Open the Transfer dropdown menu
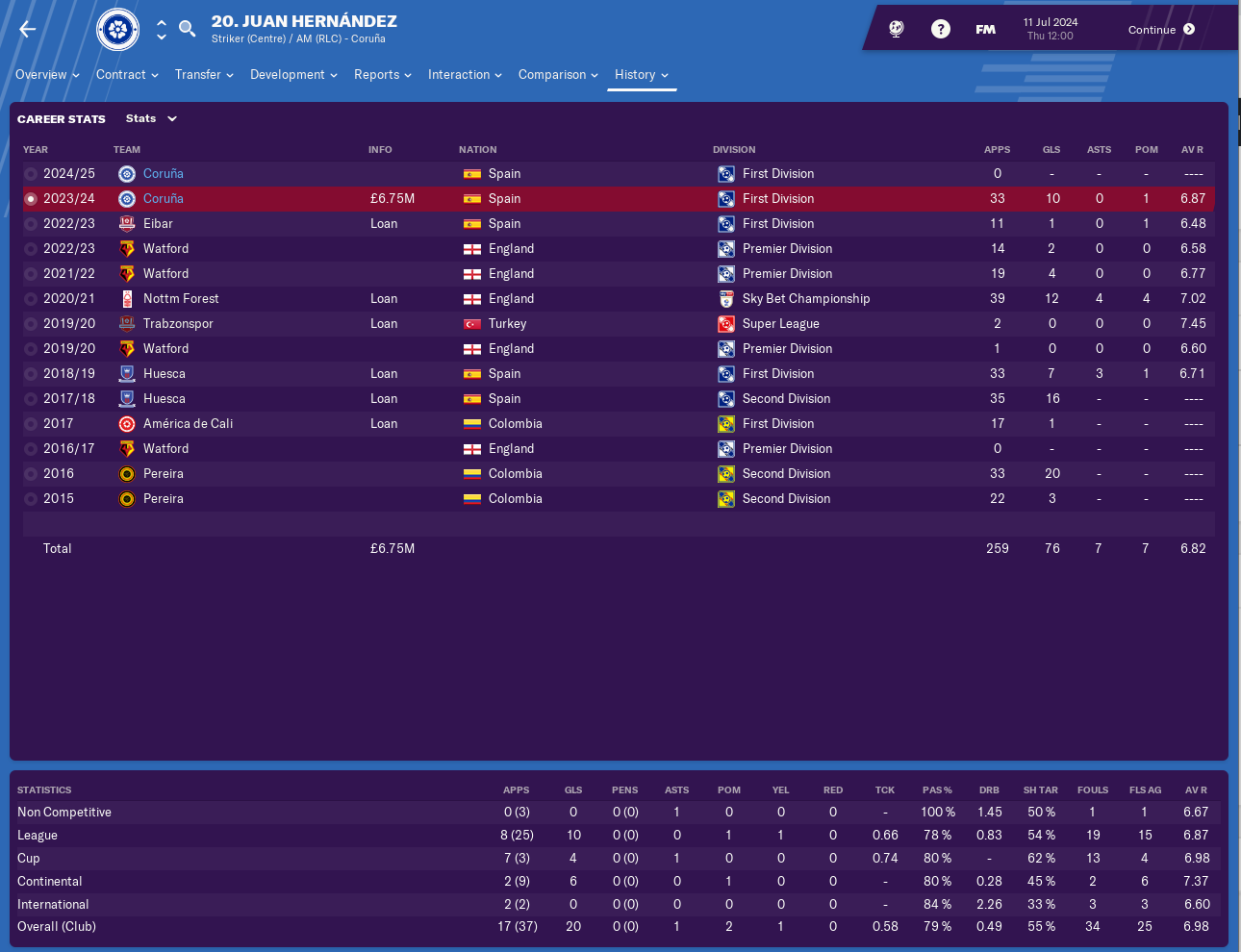This screenshot has height=952, width=1241. [x=204, y=75]
